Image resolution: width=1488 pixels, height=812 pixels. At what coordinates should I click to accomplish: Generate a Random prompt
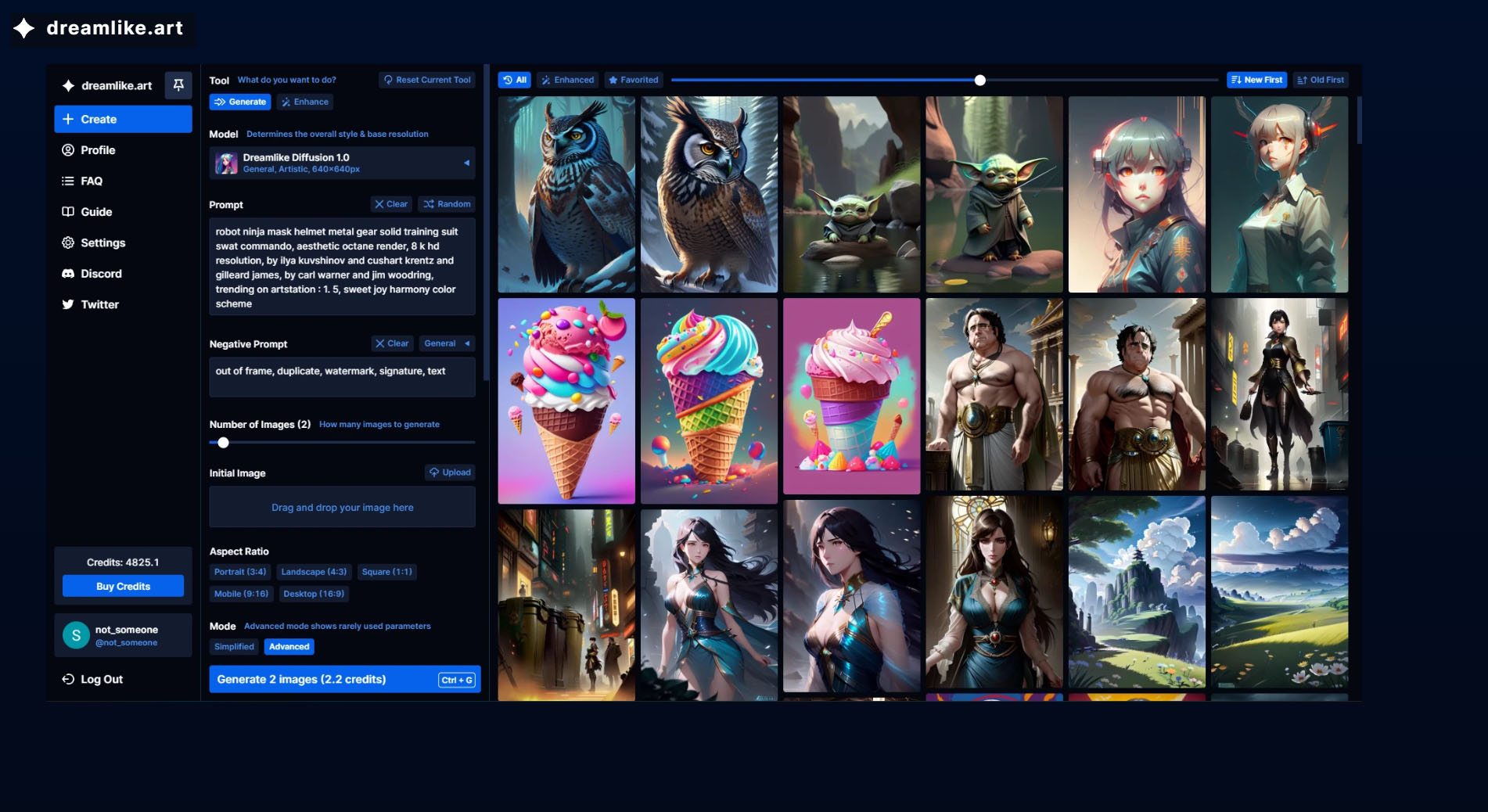(x=447, y=204)
